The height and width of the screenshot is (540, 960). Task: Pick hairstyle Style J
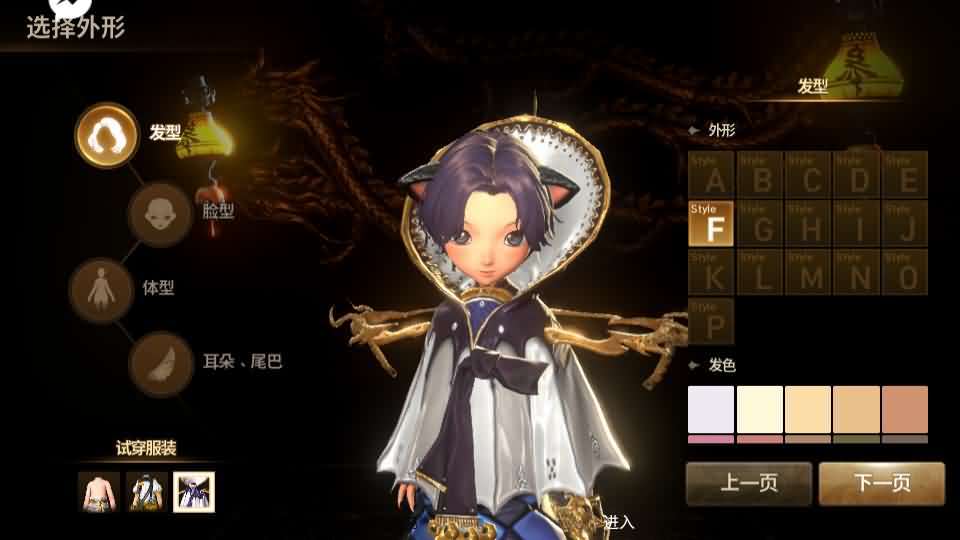click(907, 224)
